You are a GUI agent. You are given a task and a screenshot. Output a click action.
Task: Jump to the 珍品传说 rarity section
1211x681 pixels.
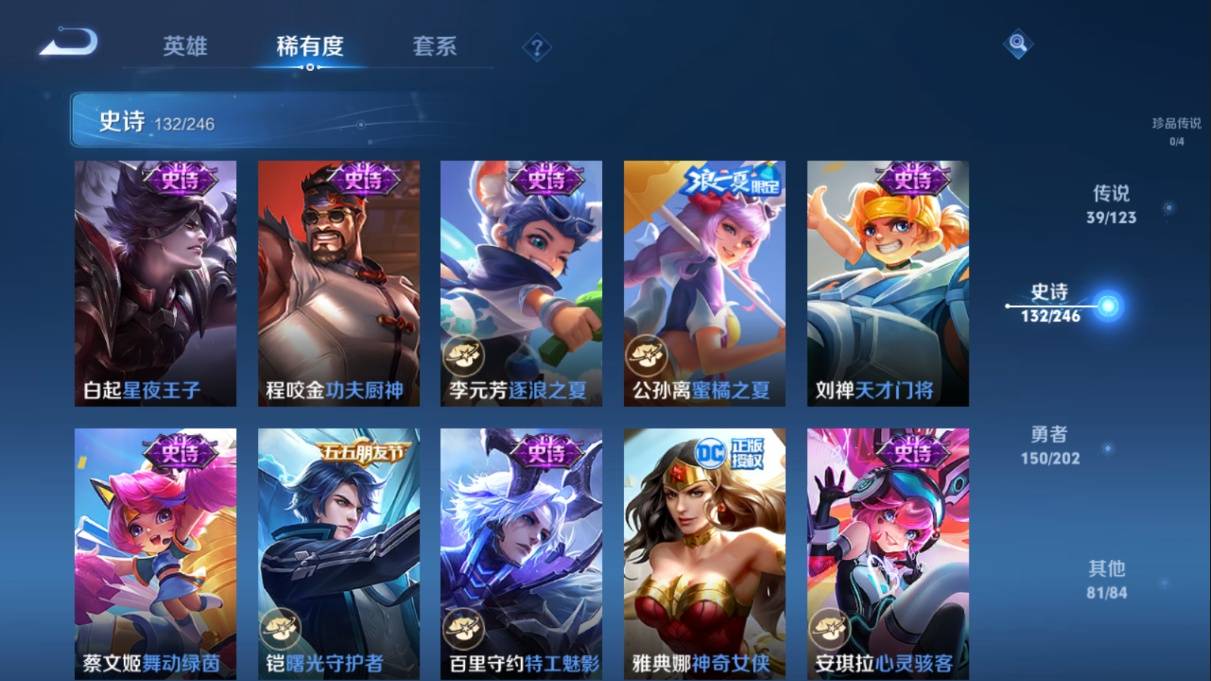point(1176,131)
